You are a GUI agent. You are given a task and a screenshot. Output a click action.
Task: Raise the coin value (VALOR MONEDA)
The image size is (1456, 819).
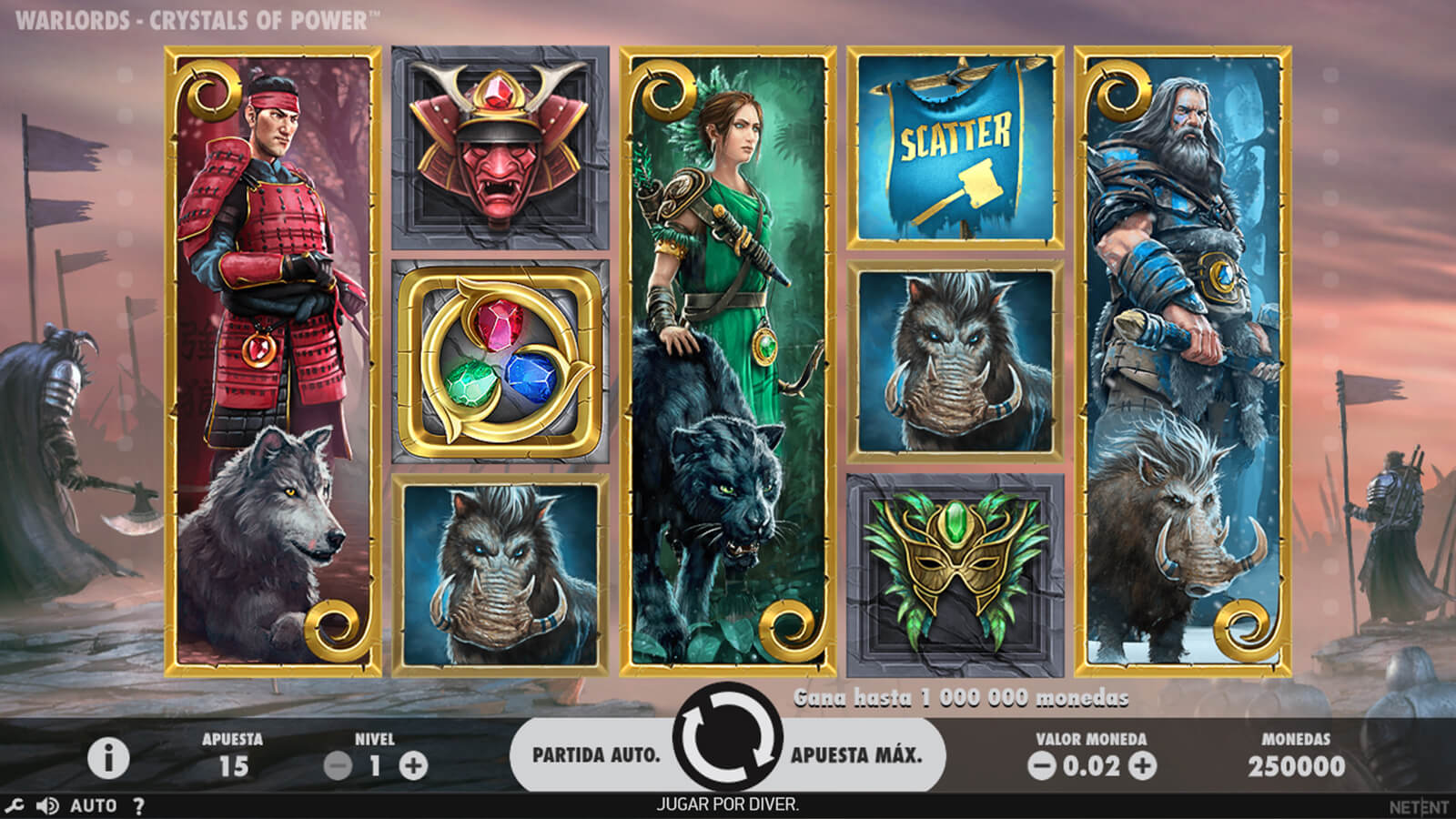[x=1142, y=766]
